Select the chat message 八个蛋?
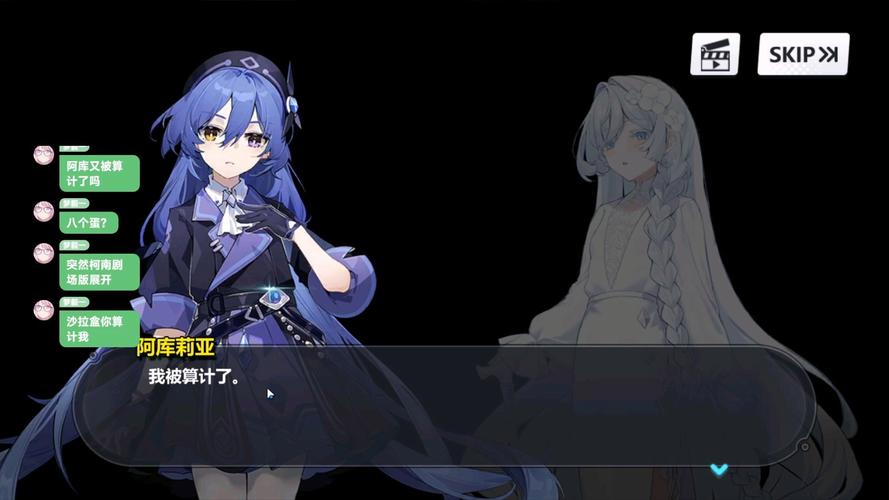The width and height of the screenshot is (889, 500). coord(89,222)
